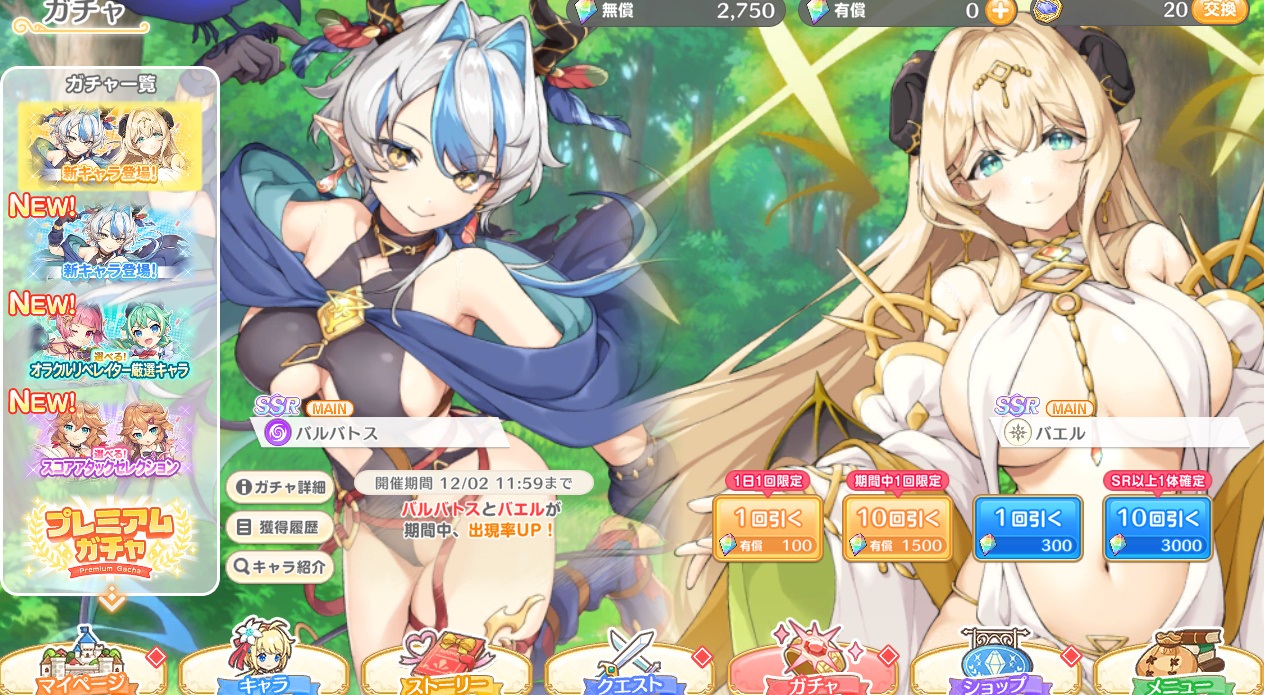The height and width of the screenshot is (695, 1264).
Task: Tap the 交換 exchange button
Action: pyautogui.click(x=1219, y=10)
